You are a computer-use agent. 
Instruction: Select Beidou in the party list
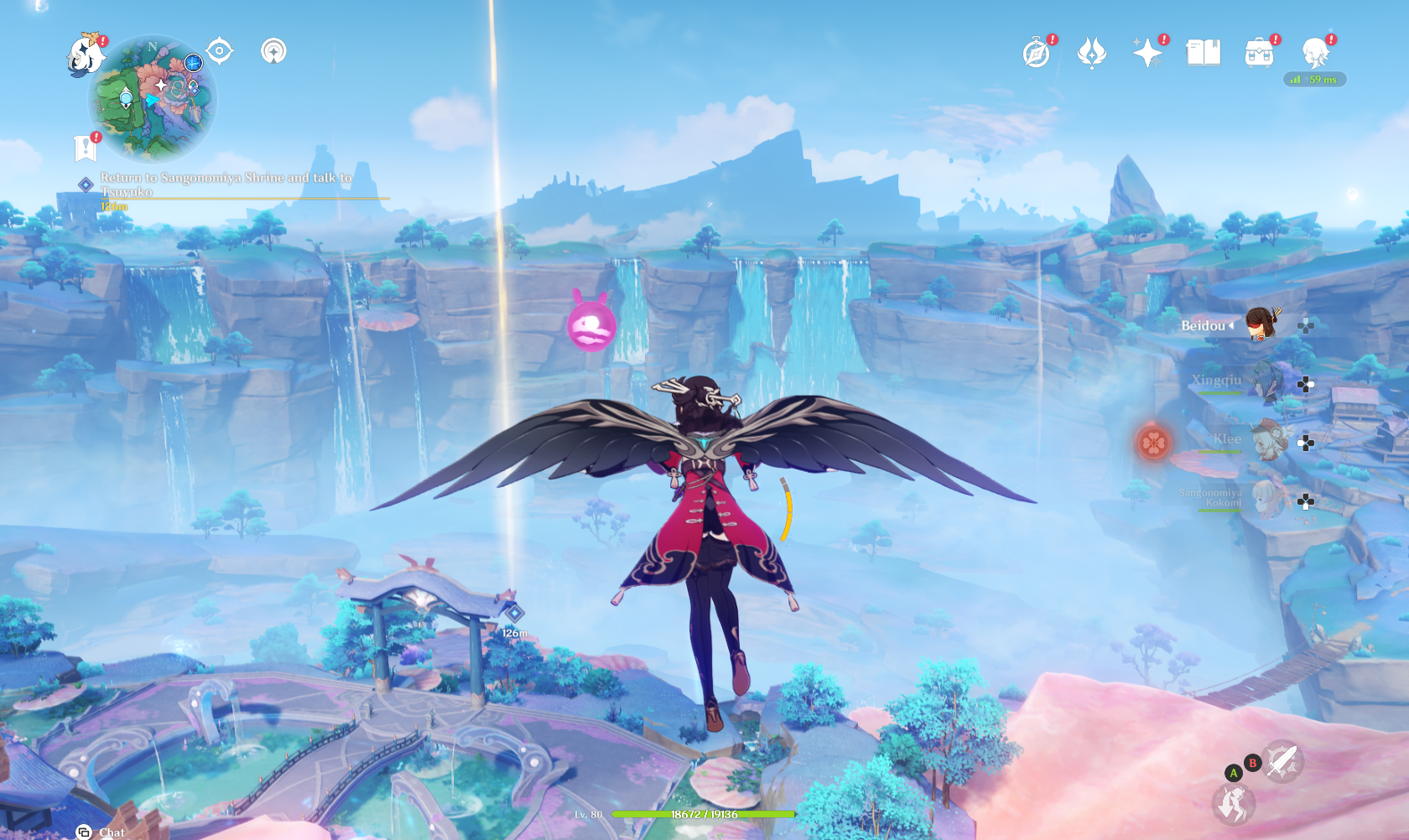[1260, 325]
